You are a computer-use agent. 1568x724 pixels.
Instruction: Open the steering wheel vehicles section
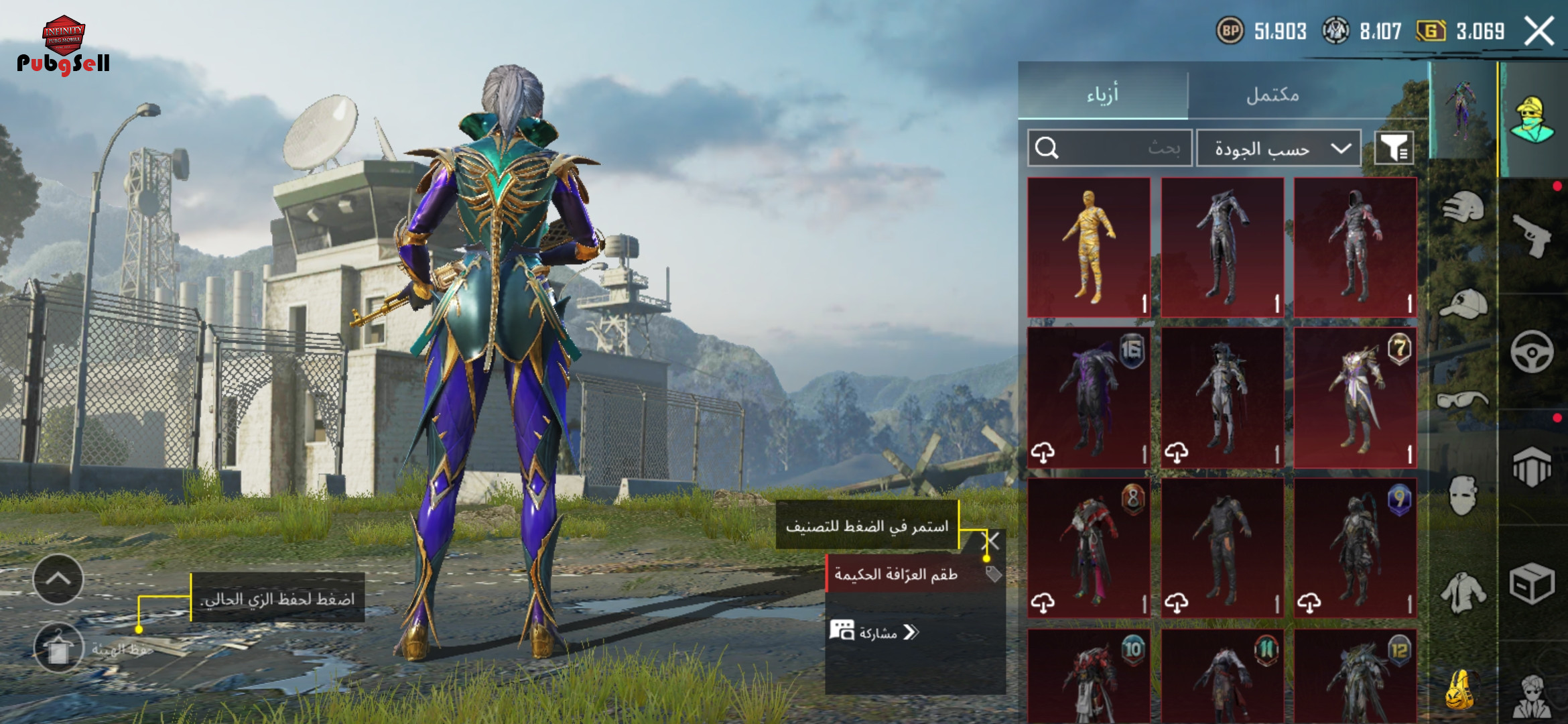1532,351
